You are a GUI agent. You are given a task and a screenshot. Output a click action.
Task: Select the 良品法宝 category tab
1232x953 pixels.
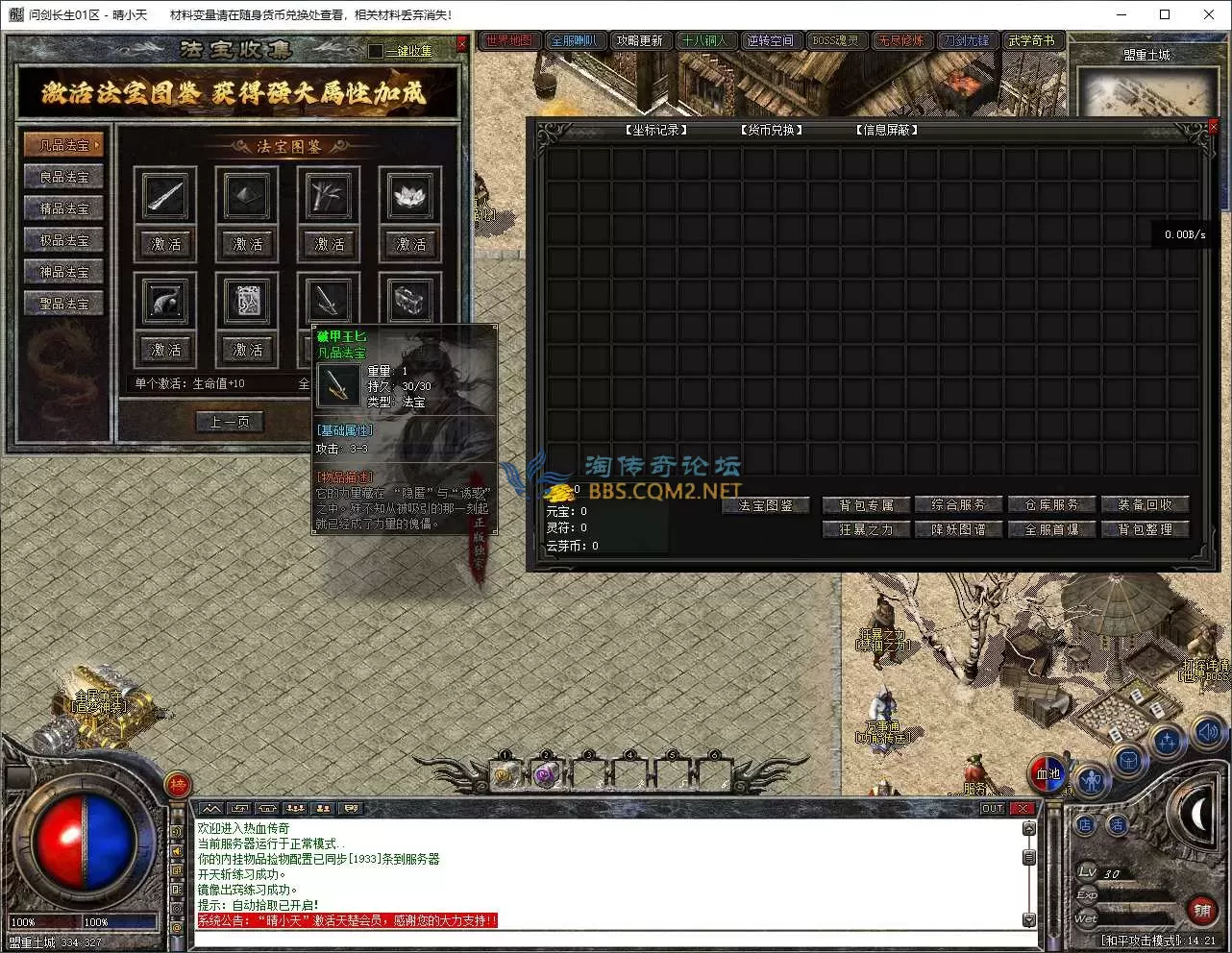[x=63, y=177]
